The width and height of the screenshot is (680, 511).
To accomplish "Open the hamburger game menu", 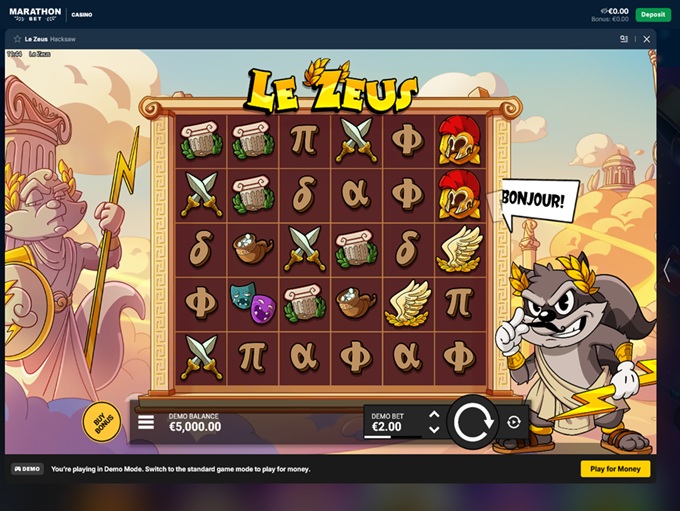I will tap(146, 422).
